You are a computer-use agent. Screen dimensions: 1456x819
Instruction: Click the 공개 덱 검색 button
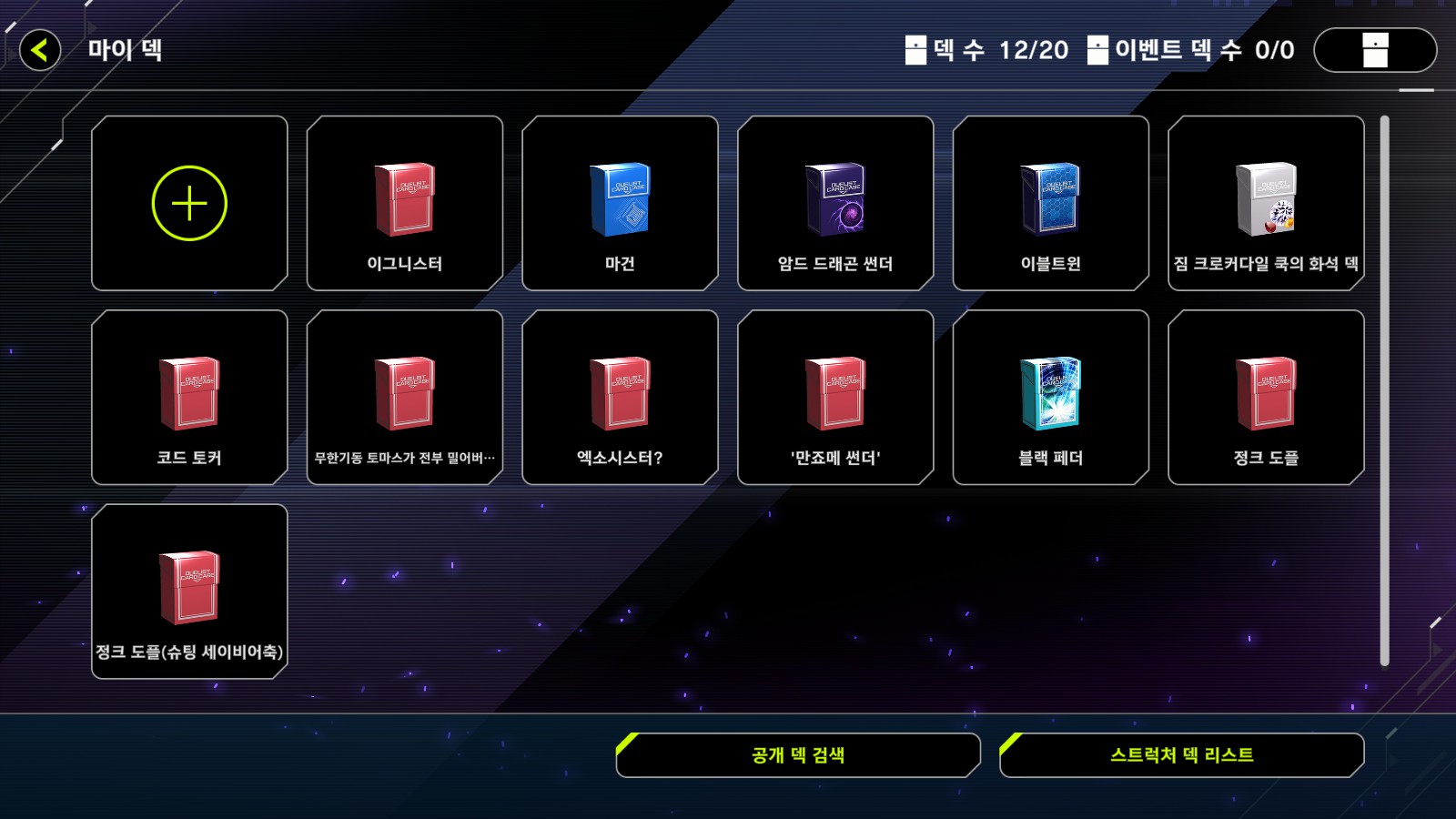click(x=798, y=755)
